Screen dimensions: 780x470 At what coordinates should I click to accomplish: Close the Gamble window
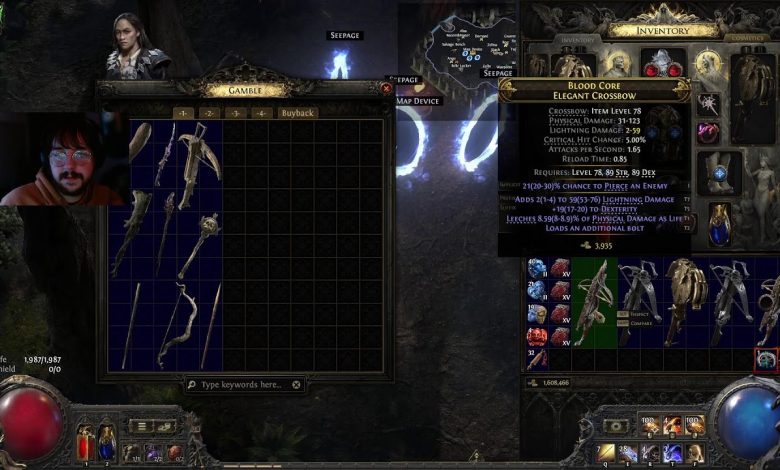point(386,88)
